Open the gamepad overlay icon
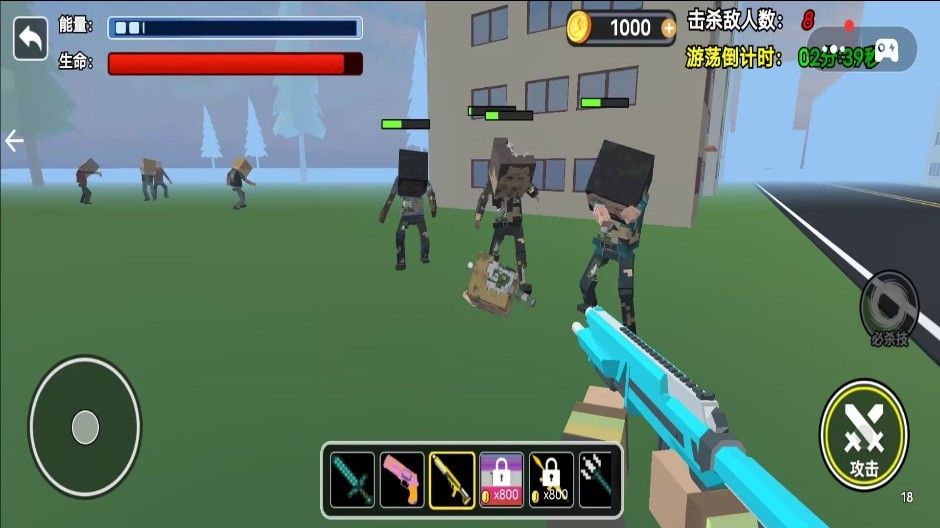The height and width of the screenshot is (528, 940). (886, 49)
